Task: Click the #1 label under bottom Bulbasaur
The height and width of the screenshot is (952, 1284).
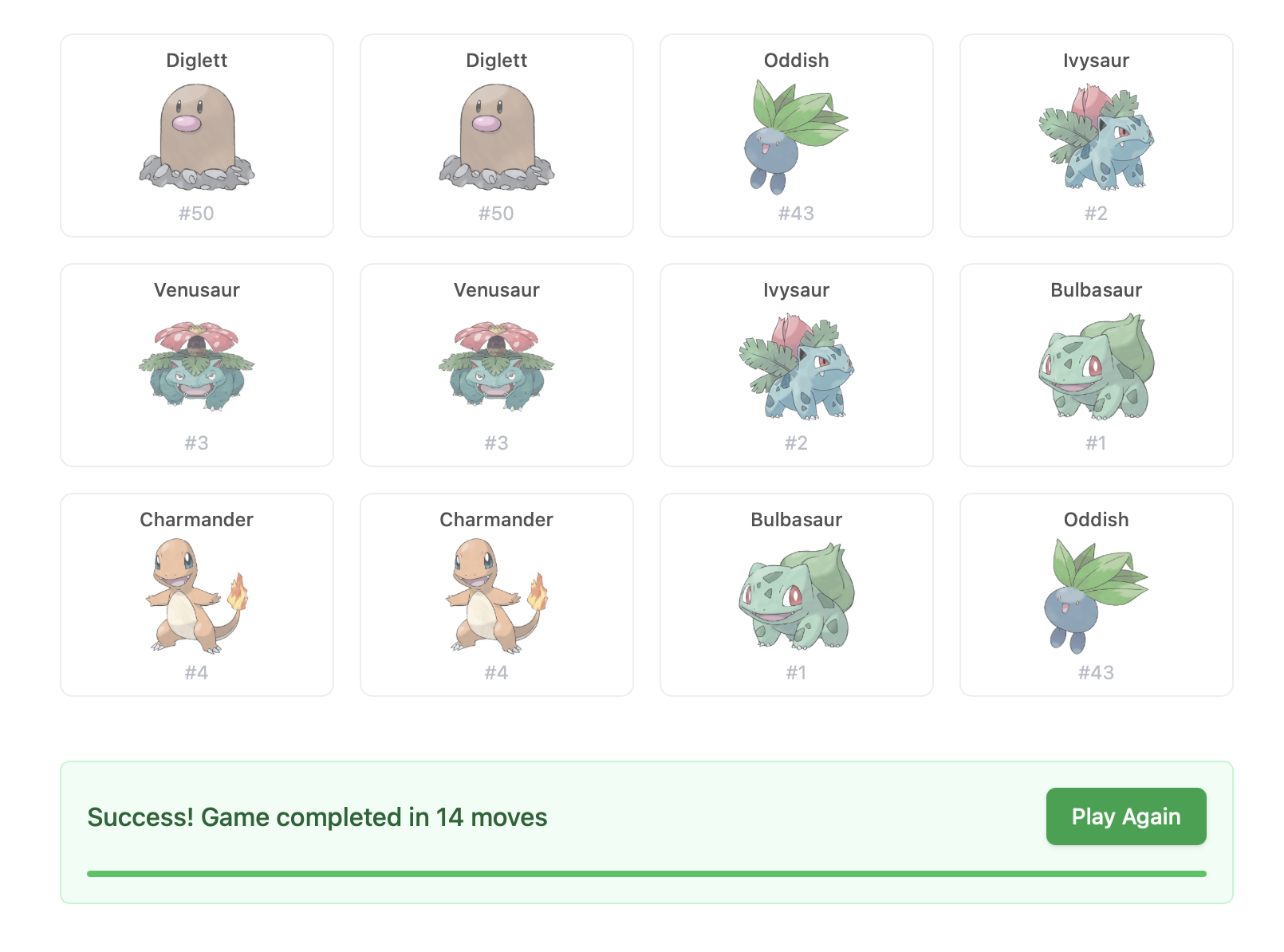Action: coord(796,672)
